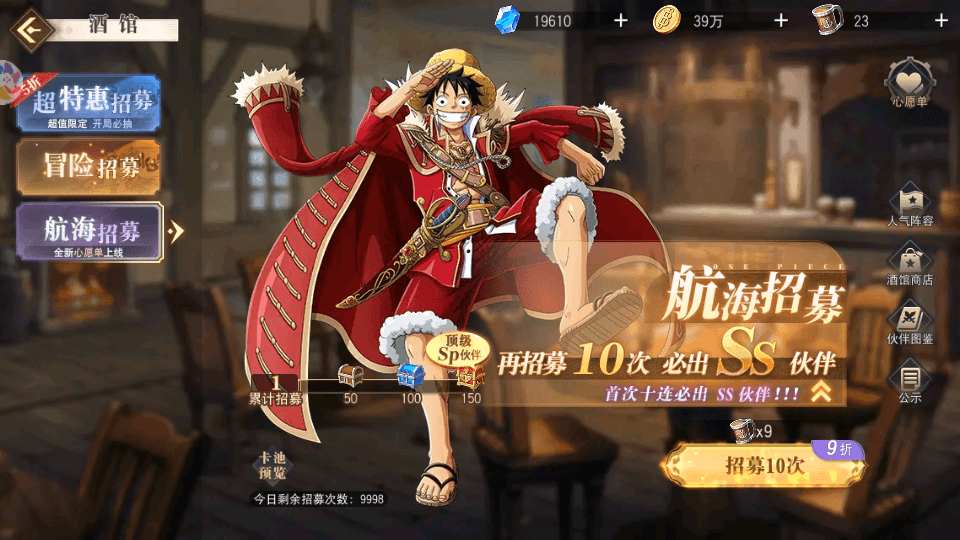This screenshot has height=540, width=960.
Task: Select the 冒险招募 tab
Action: coord(88,166)
